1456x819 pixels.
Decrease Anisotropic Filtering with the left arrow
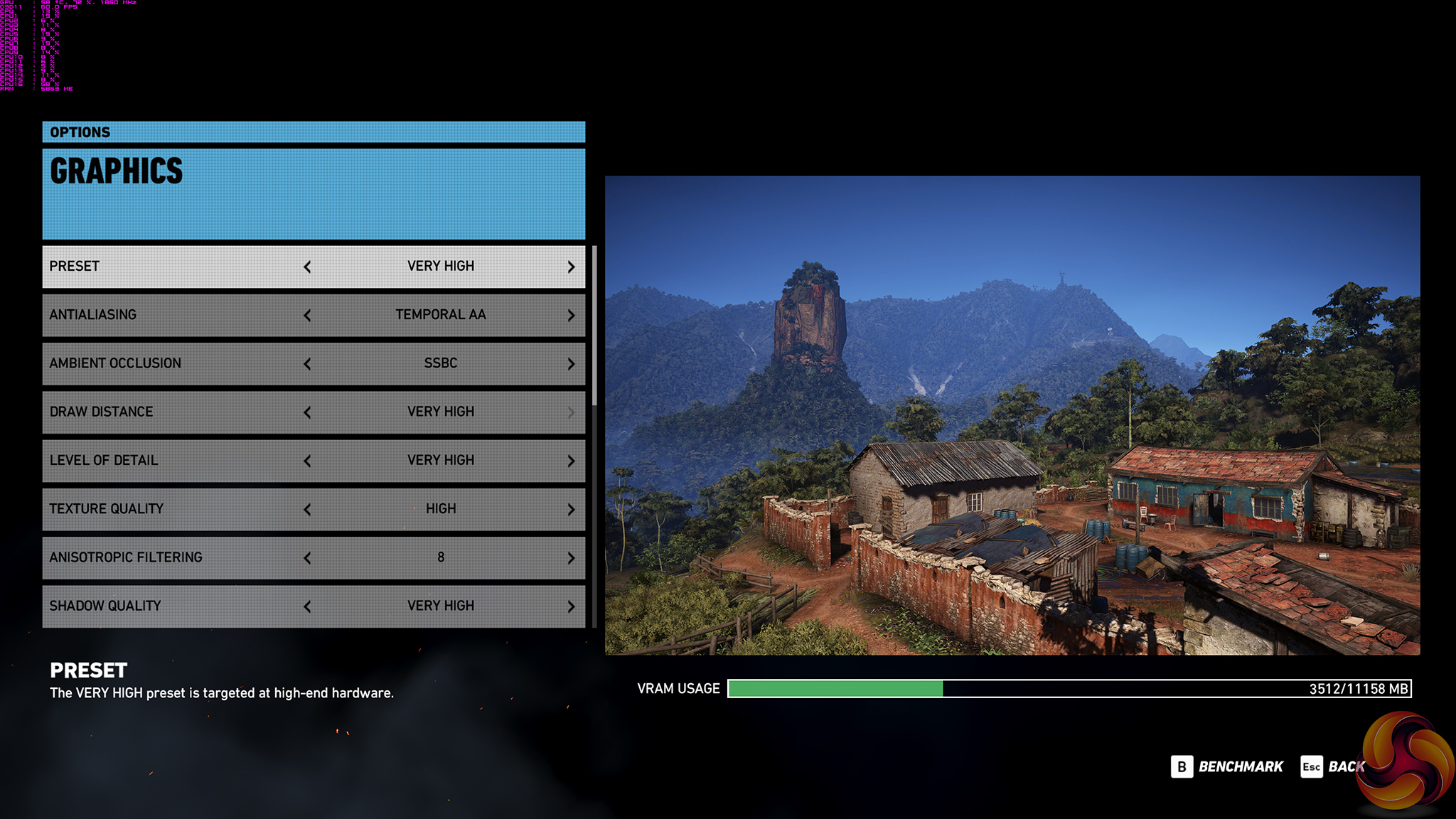pyautogui.click(x=307, y=558)
